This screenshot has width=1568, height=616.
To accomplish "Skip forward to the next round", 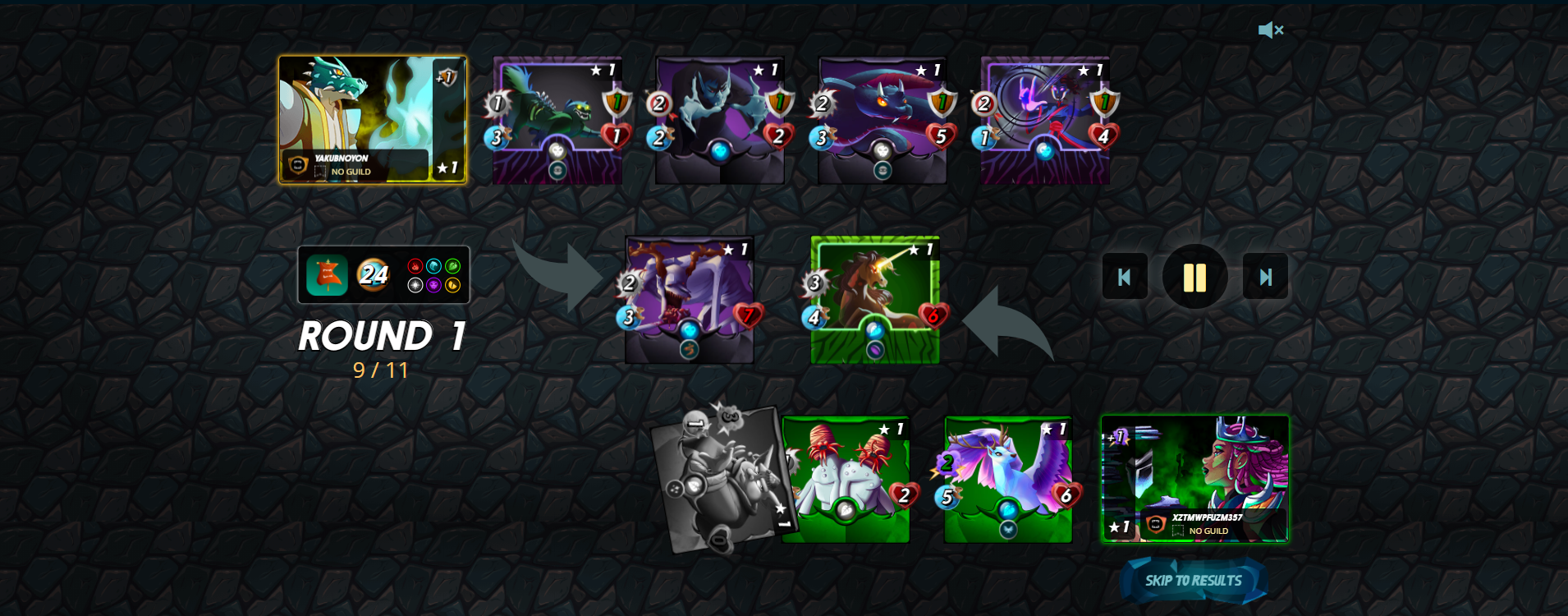I will coord(1266,277).
